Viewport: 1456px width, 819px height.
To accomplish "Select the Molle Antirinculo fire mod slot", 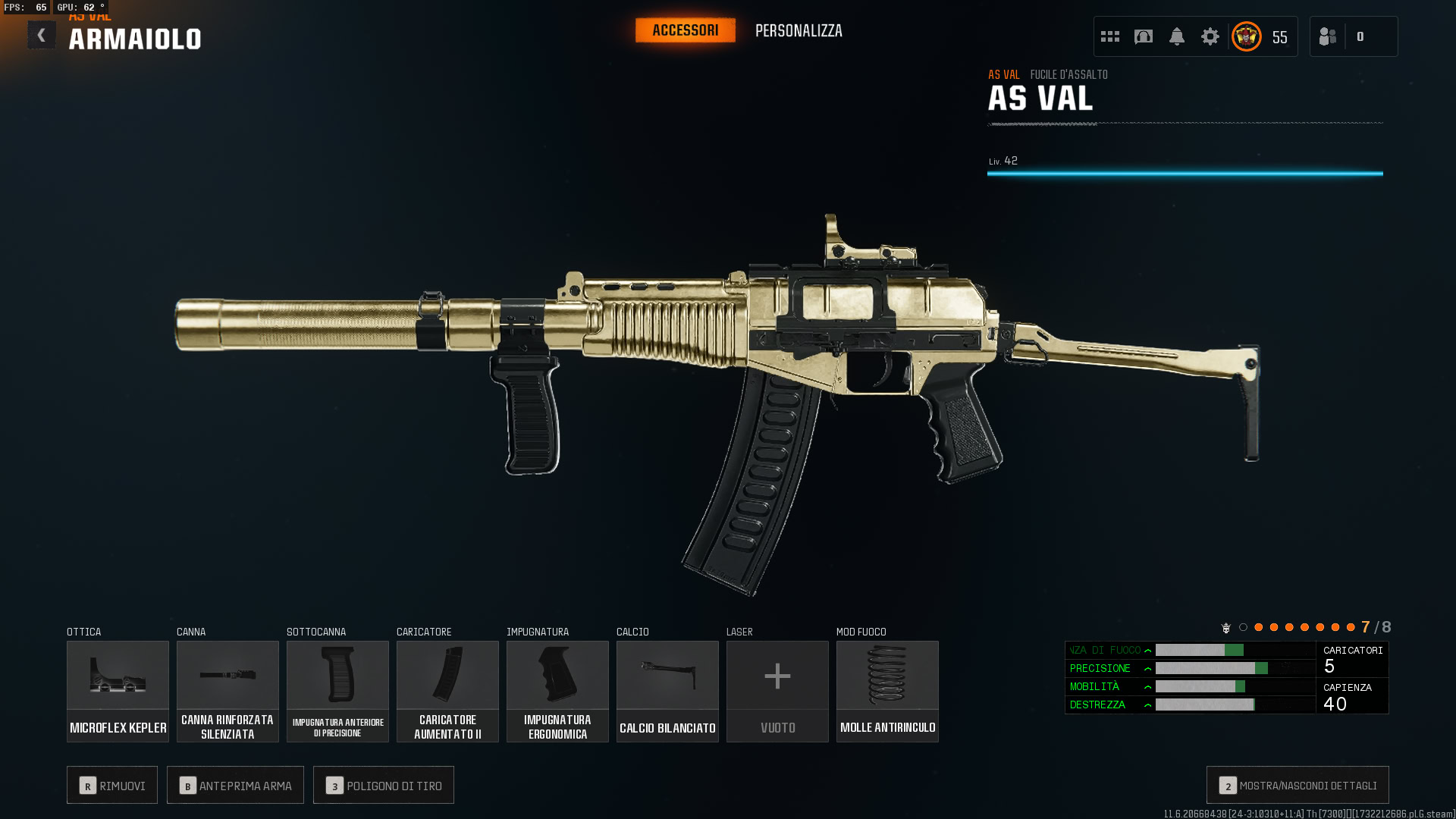I will [x=887, y=691].
